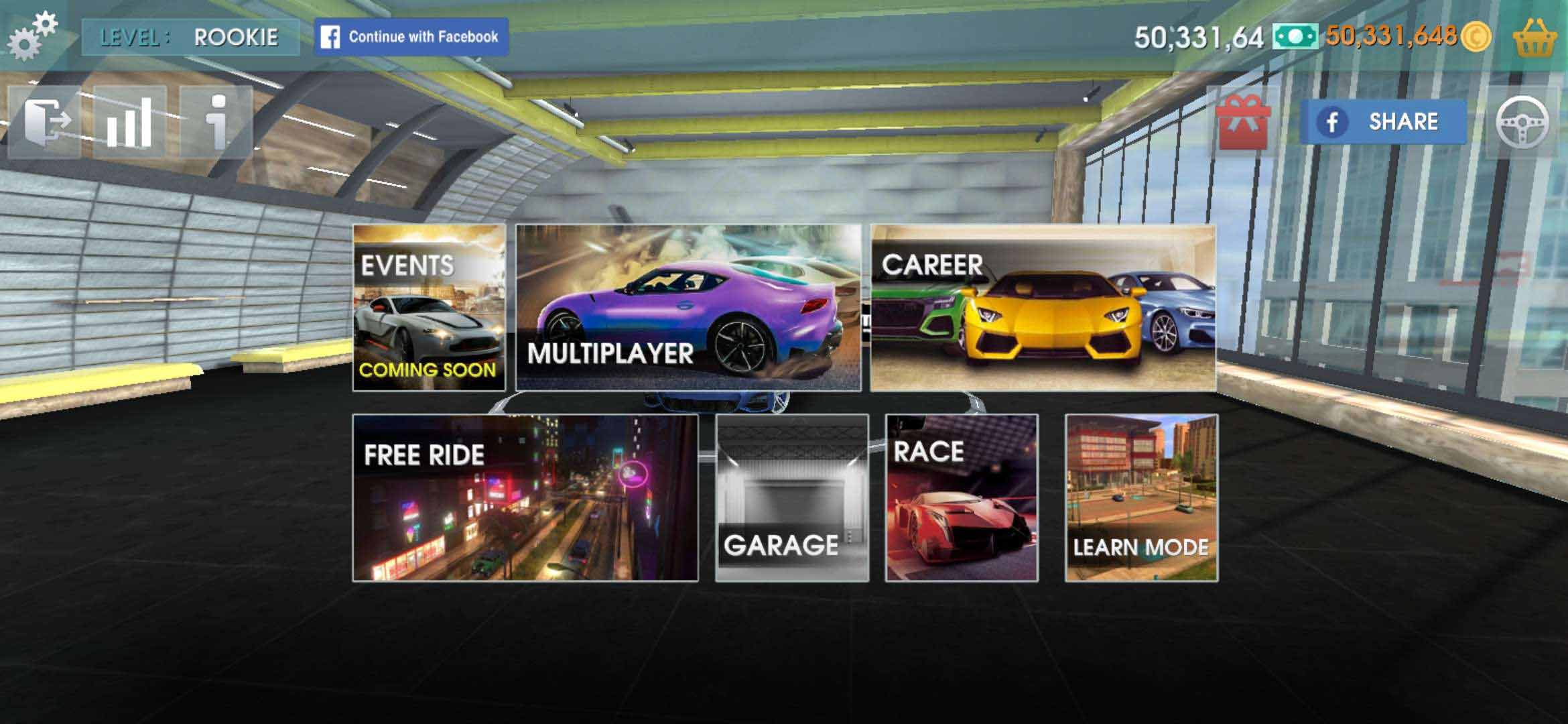Click the green cash icon

(1295, 36)
